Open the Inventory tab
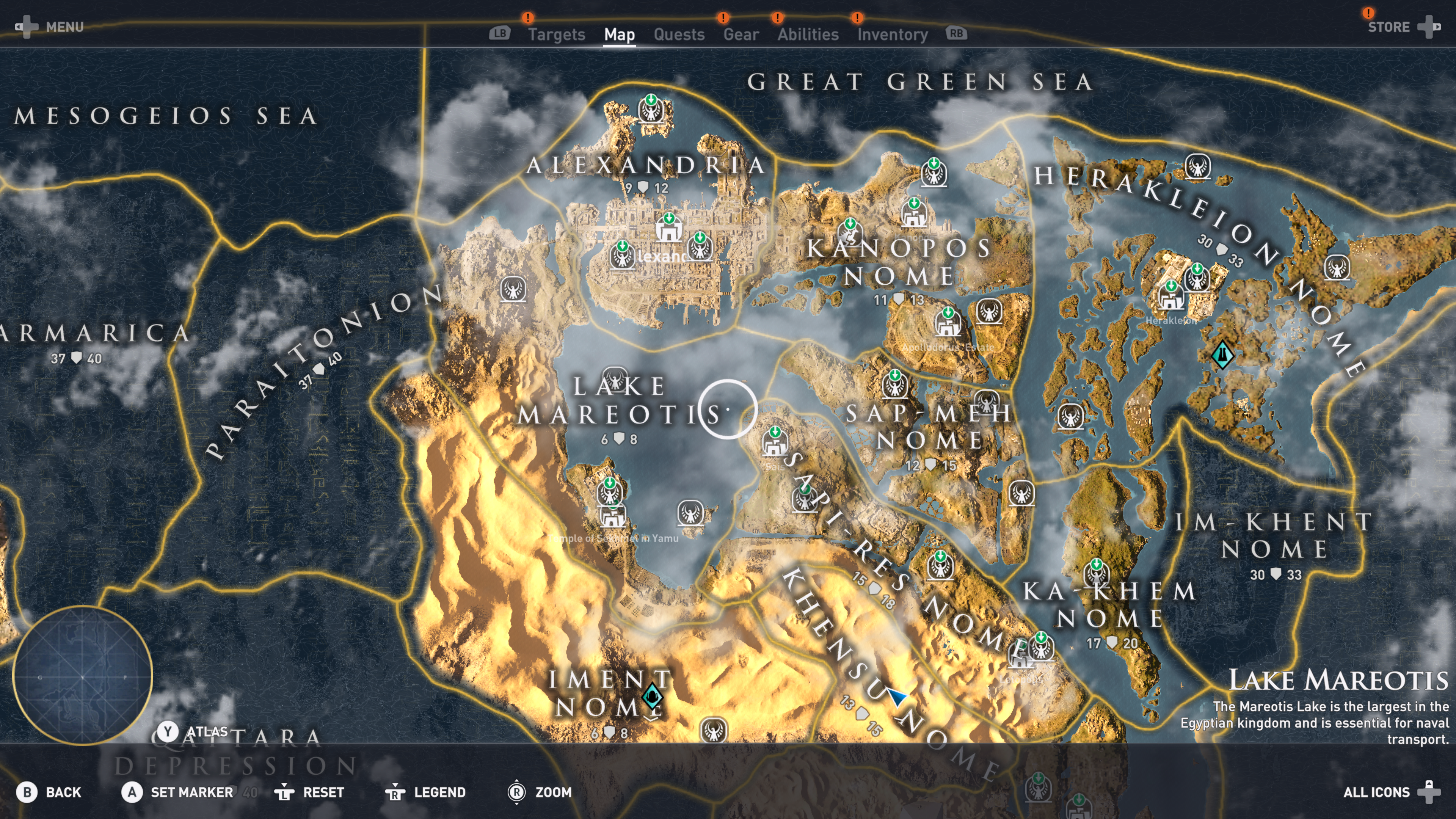This screenshot has width=1456, height=819. click(892, 35)
